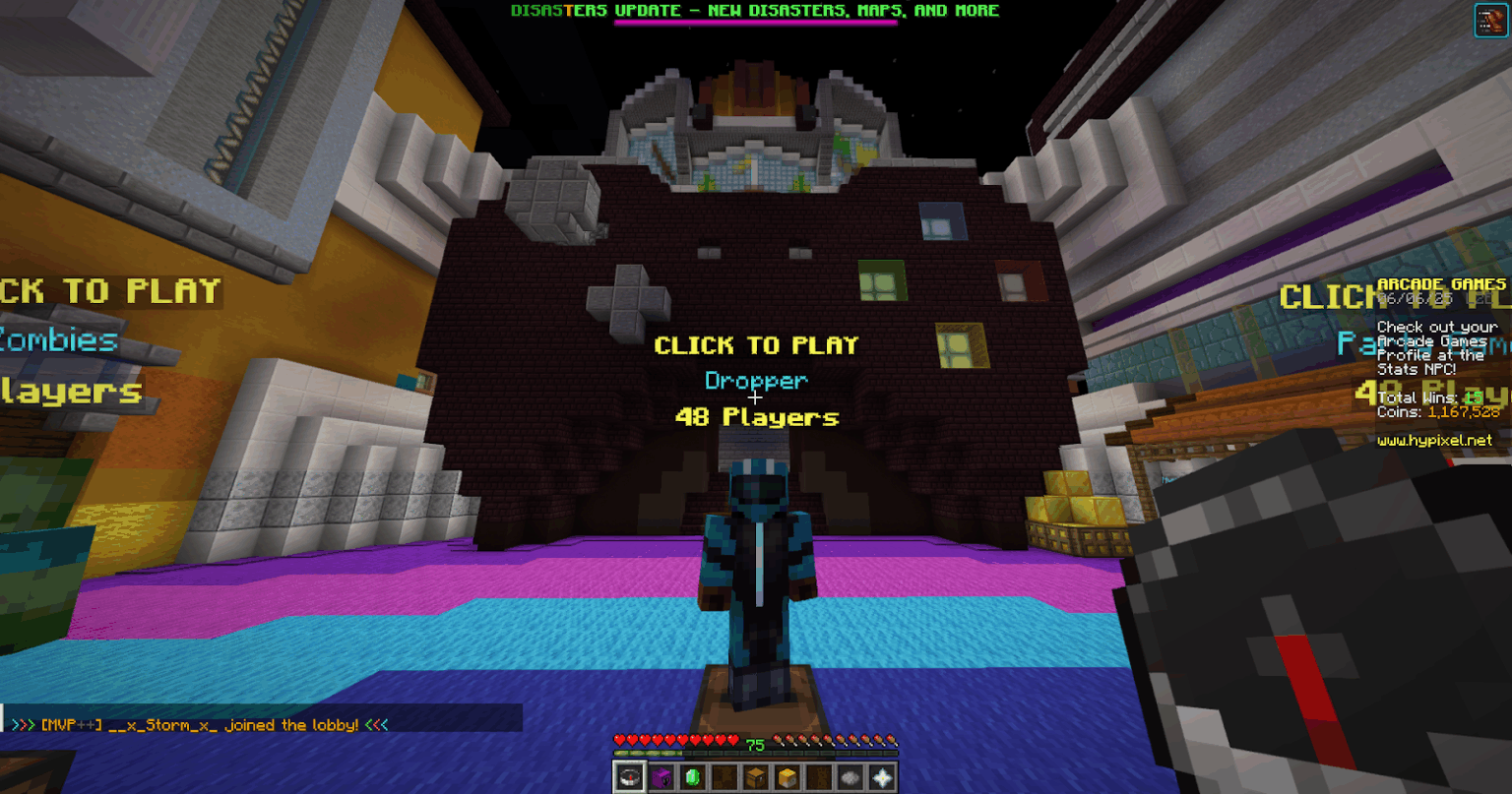Open the Lobby Selector star item
1512x794 pixels.
[880, 777]
